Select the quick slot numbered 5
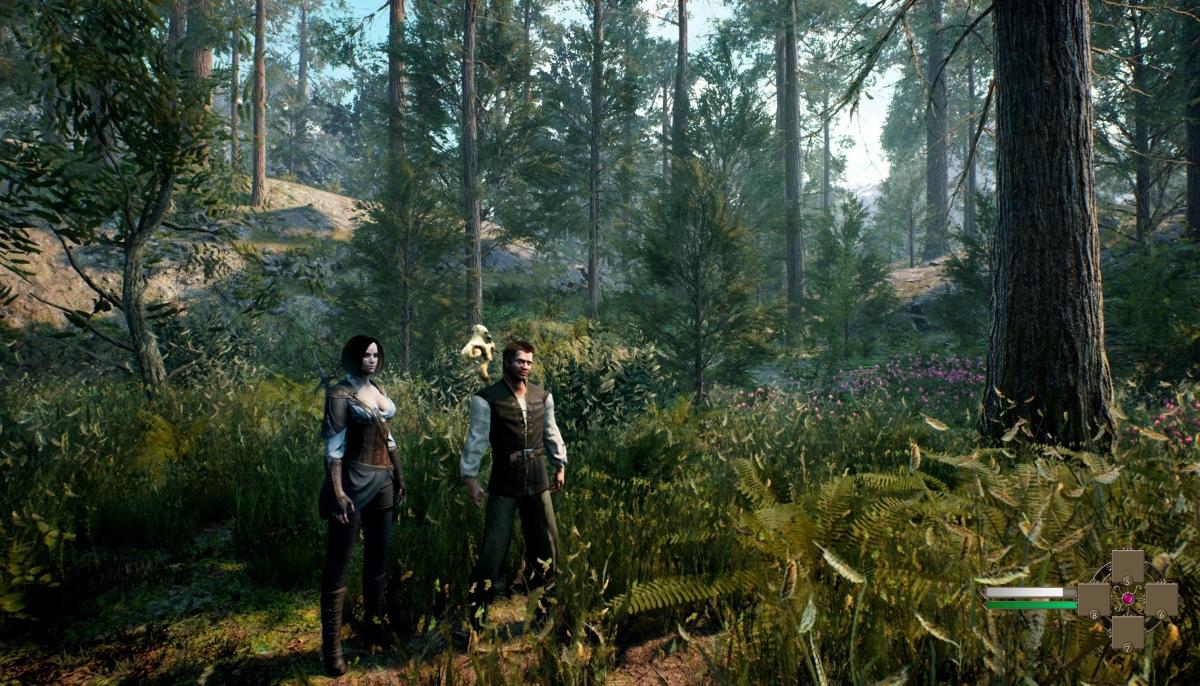The width and height of the screenshot is (1200, 686). click(1127, 567)
